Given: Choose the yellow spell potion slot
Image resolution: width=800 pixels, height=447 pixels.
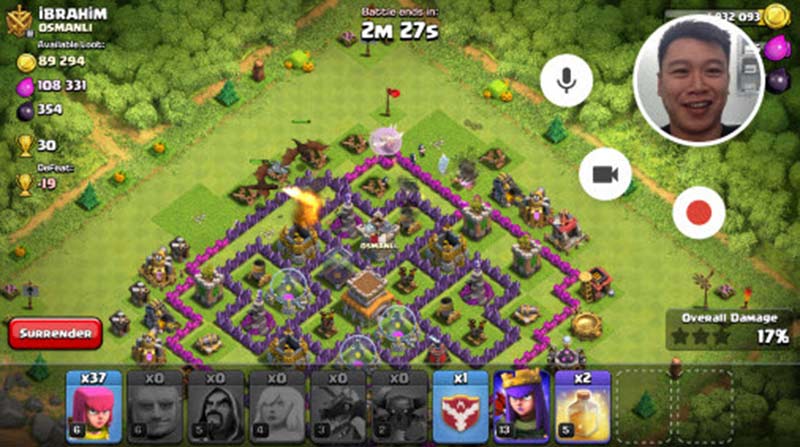Looking at the screenshot, I should click(x=582, y=406).
